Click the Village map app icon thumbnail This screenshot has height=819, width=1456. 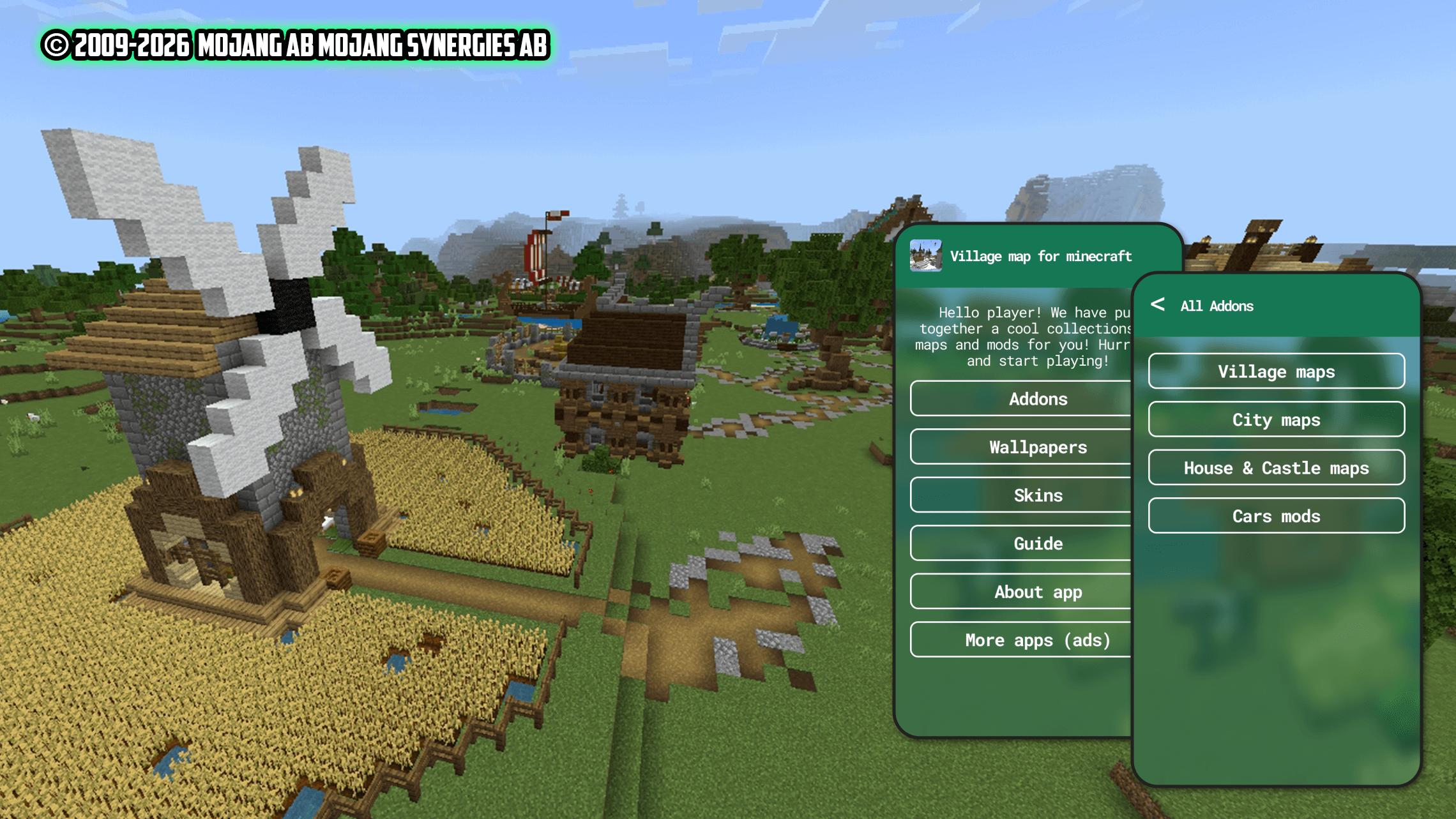925,255
